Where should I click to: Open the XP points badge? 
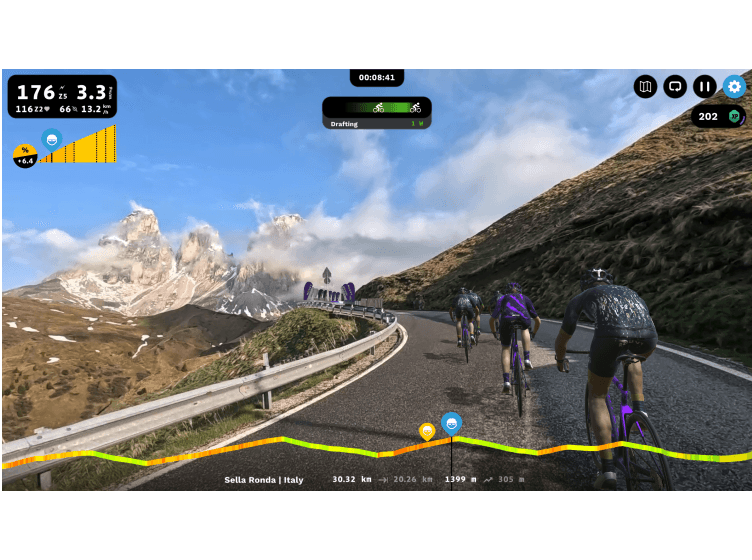click(x=718, y=117)
